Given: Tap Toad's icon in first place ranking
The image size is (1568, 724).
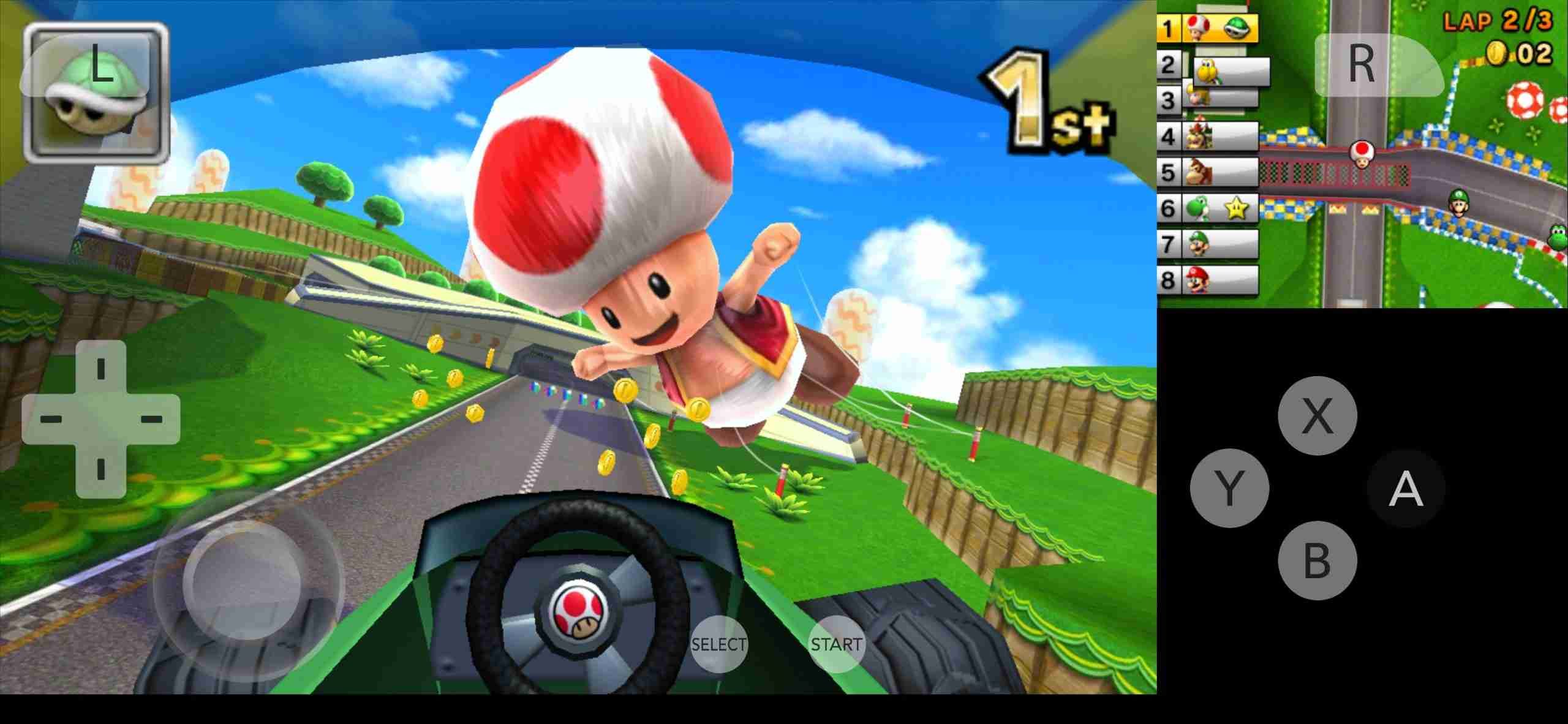Looking at the screenshot, I should click(x=1197, y=28).
